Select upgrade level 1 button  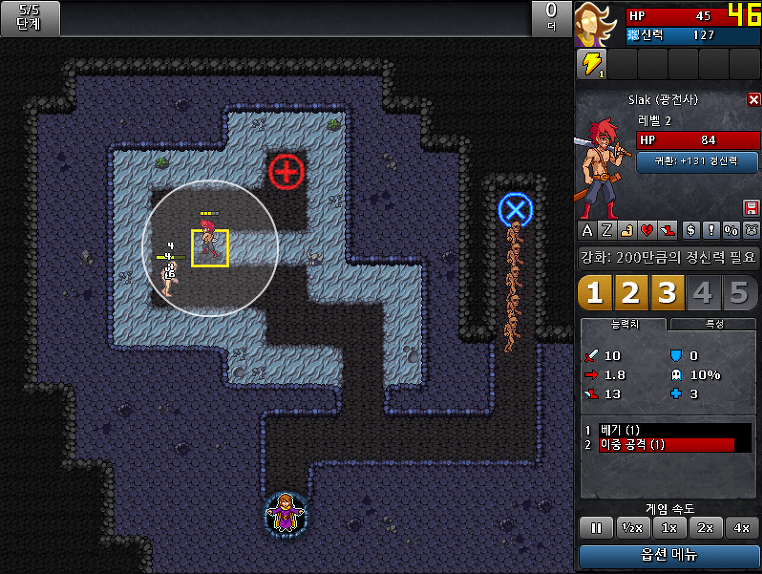(595, 293)
